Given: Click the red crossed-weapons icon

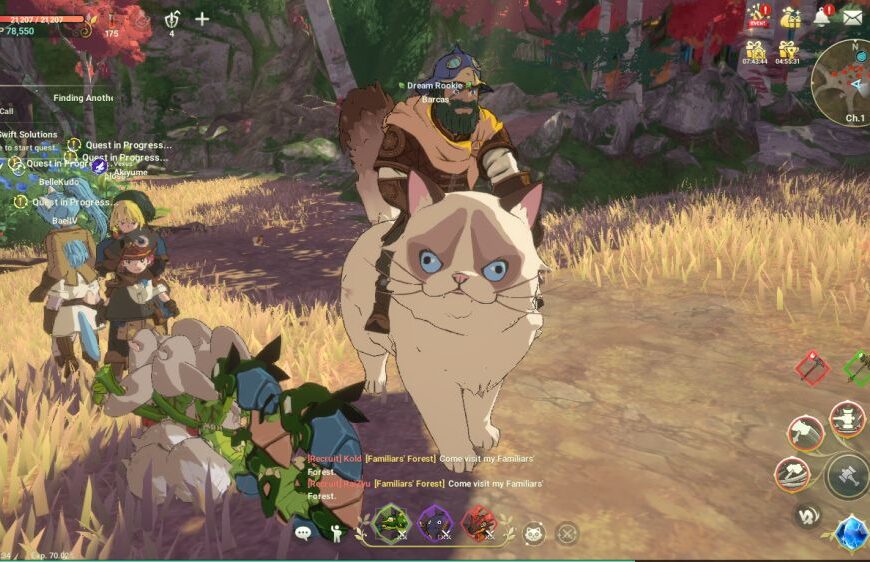Looking at the screenshot, I should coord(811,367).
